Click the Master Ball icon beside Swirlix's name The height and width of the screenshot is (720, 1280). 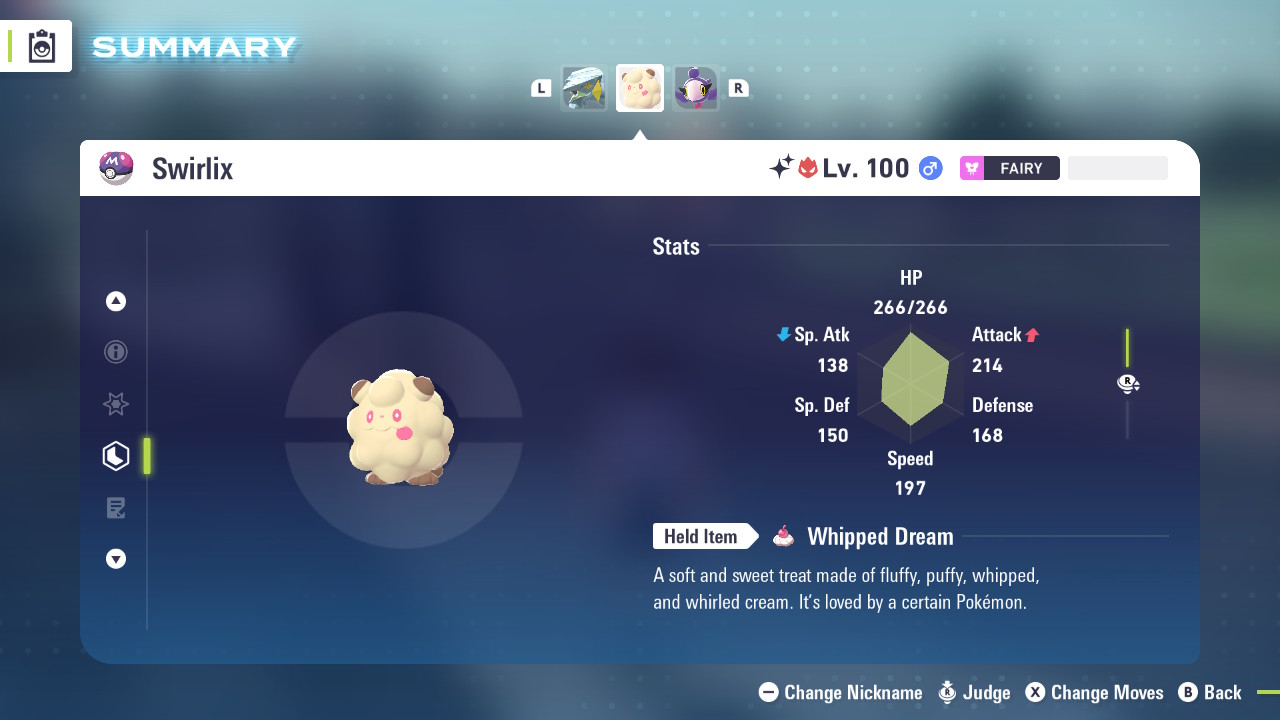tap(117, 168)
